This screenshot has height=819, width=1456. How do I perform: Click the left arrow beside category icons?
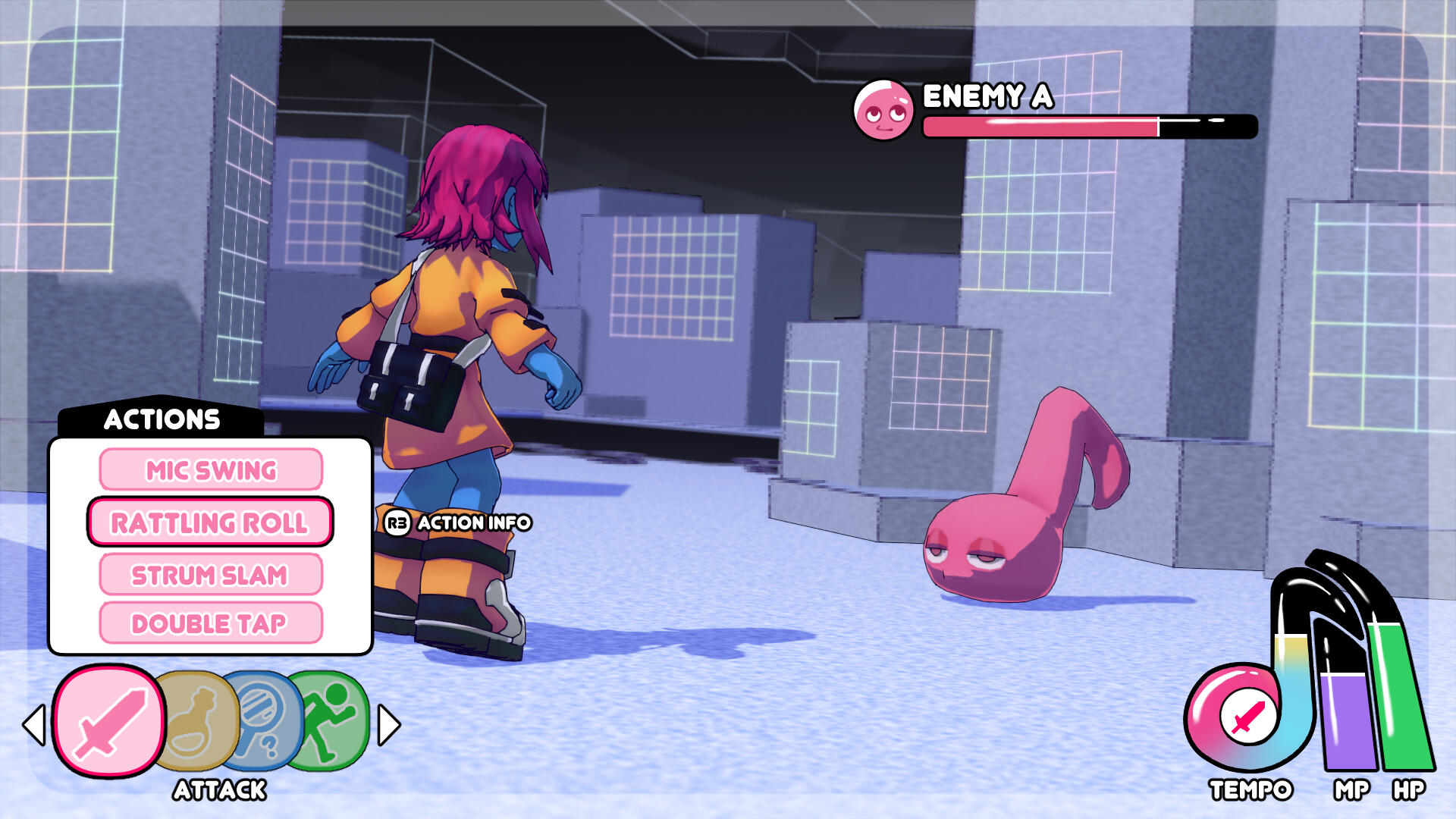[x=34, y=725]
